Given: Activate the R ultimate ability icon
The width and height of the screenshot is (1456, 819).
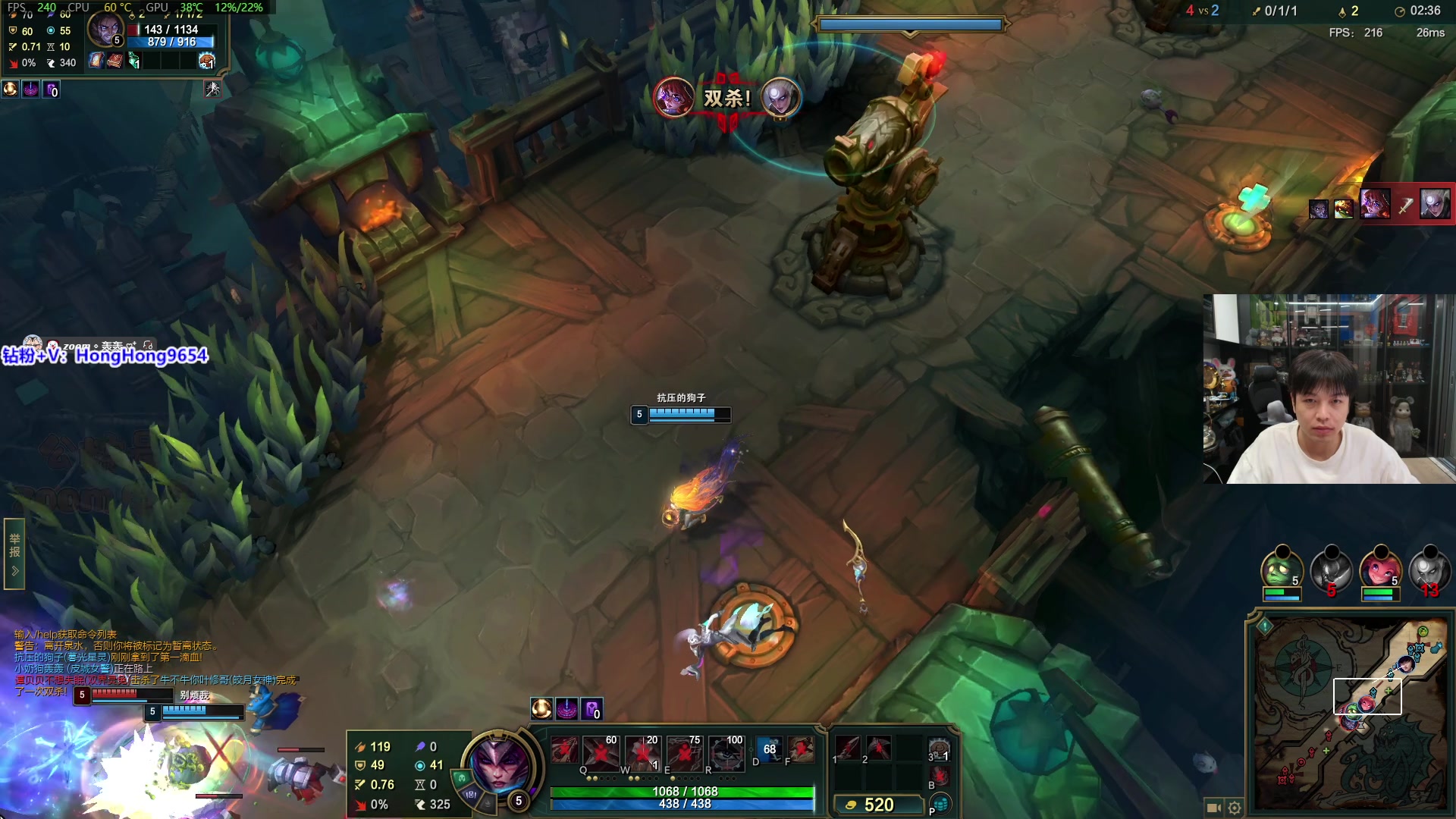Looking at the screenshot, I should (x=726, y=752).
